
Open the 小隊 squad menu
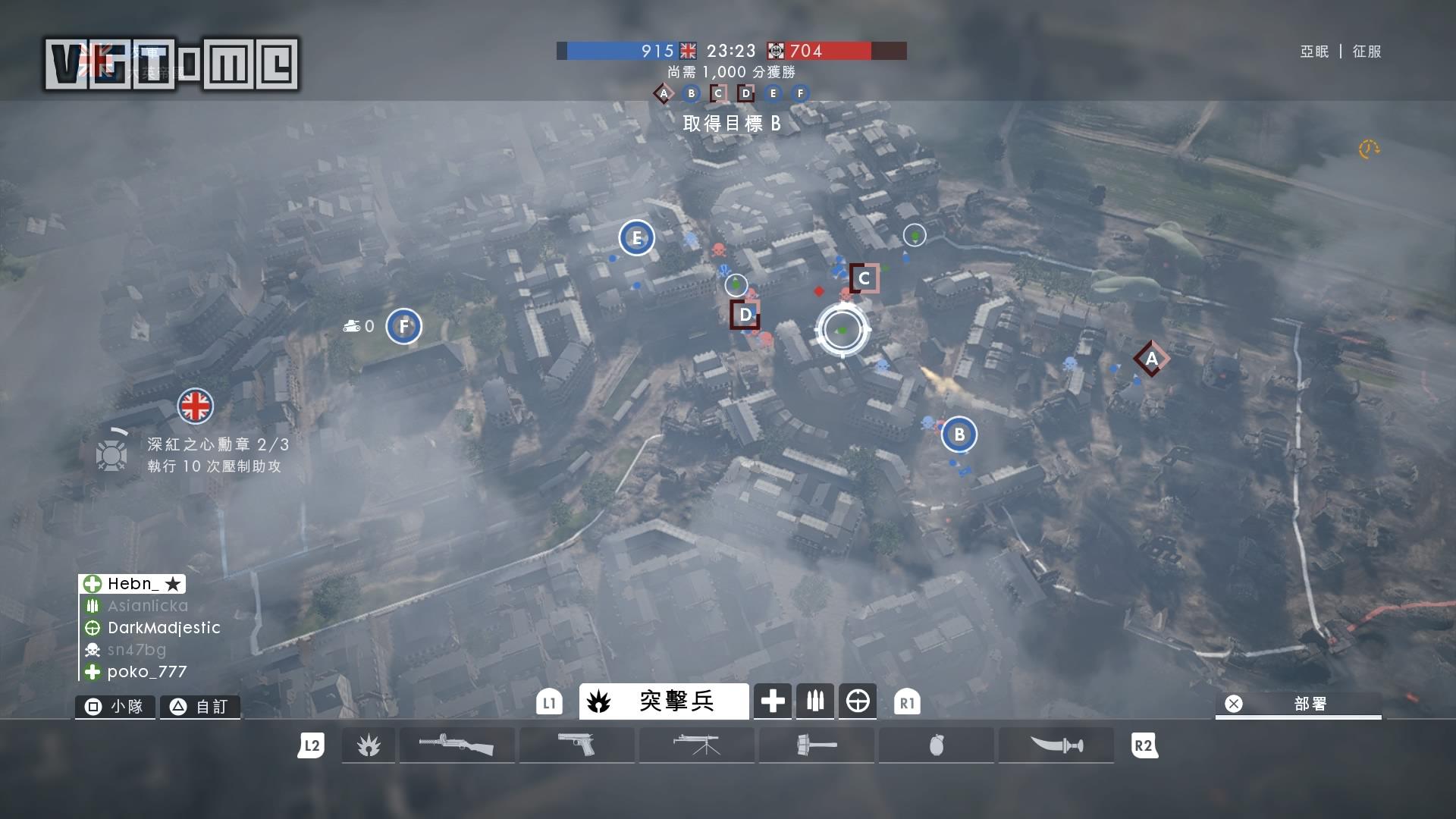coord(115,707)
